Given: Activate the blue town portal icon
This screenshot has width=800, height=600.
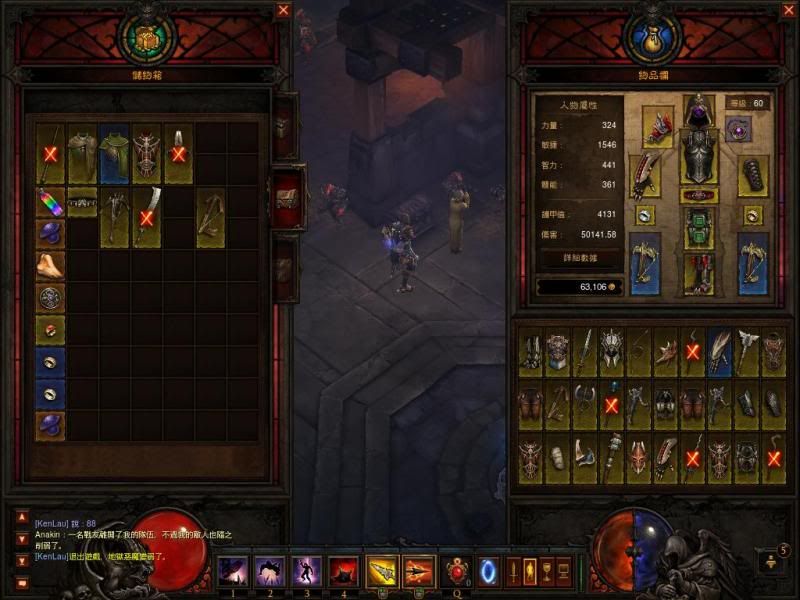Looking at the screenshot, I should coord(488,572).
